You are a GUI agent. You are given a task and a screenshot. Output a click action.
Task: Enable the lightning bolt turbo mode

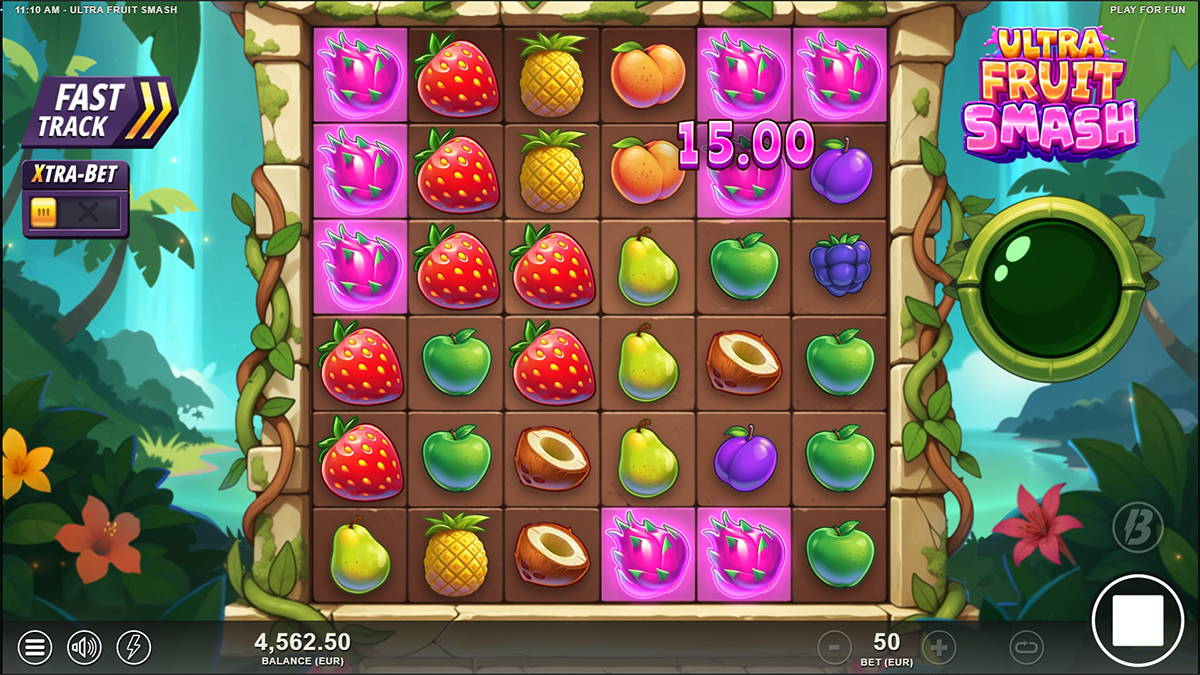[x=134, y=648]
